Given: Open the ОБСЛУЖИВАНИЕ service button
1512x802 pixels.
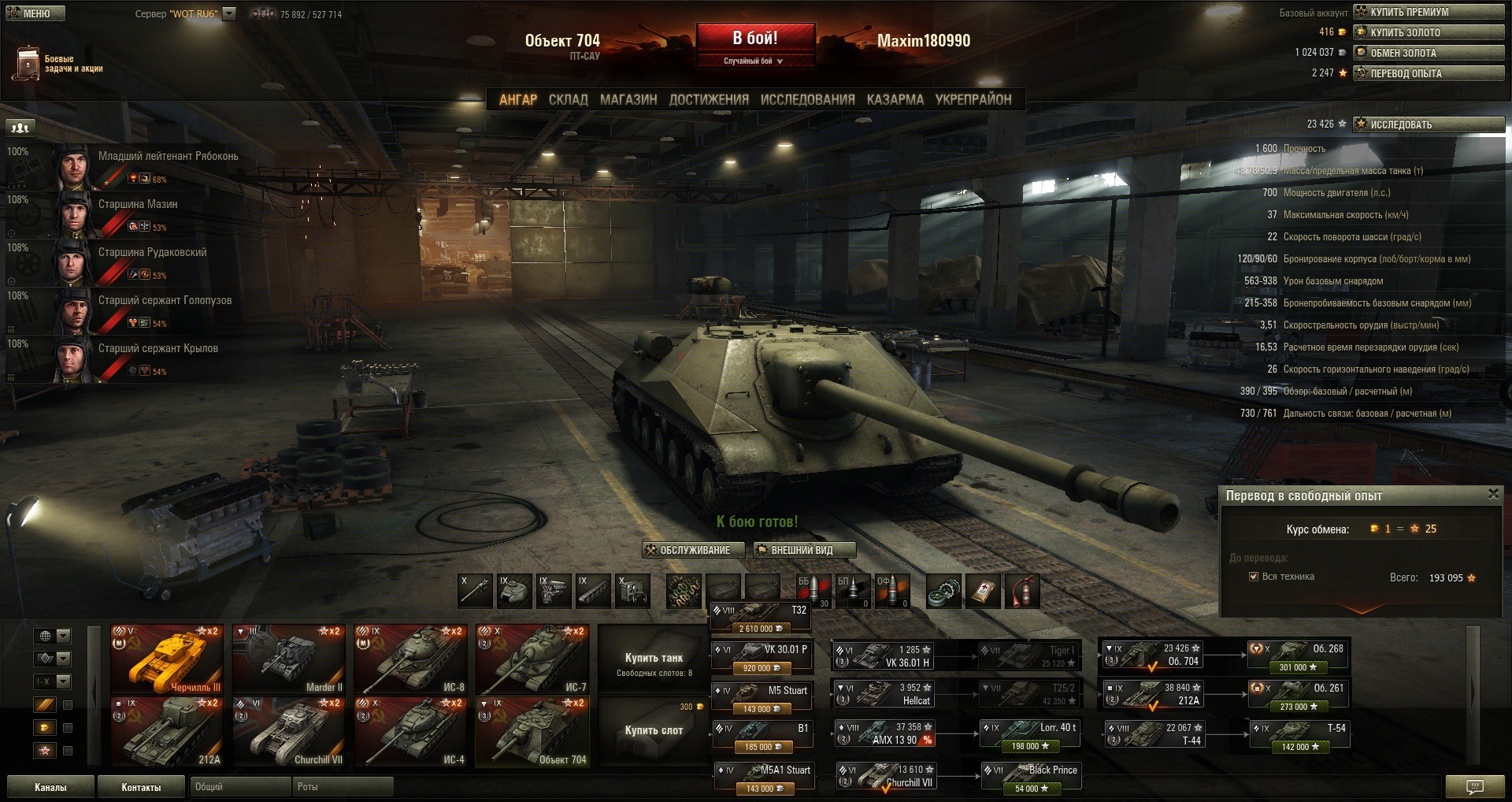Looking at the screenshot, I should point(693,550).
